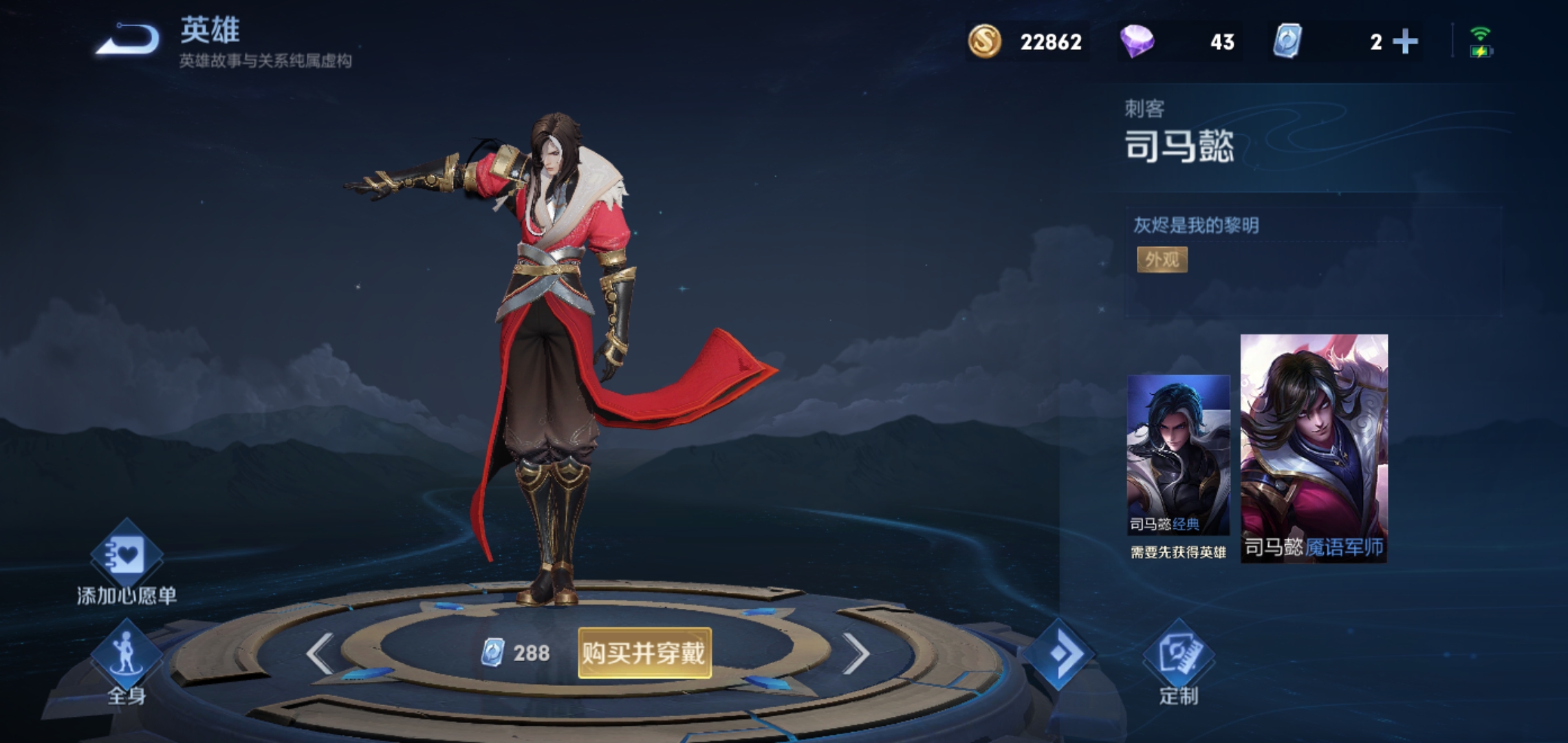The height and width of the screenshot is (743, 1568).
Task: Select the 魔语军师 skin thumbnail
Action: (x=1314, y=449)
